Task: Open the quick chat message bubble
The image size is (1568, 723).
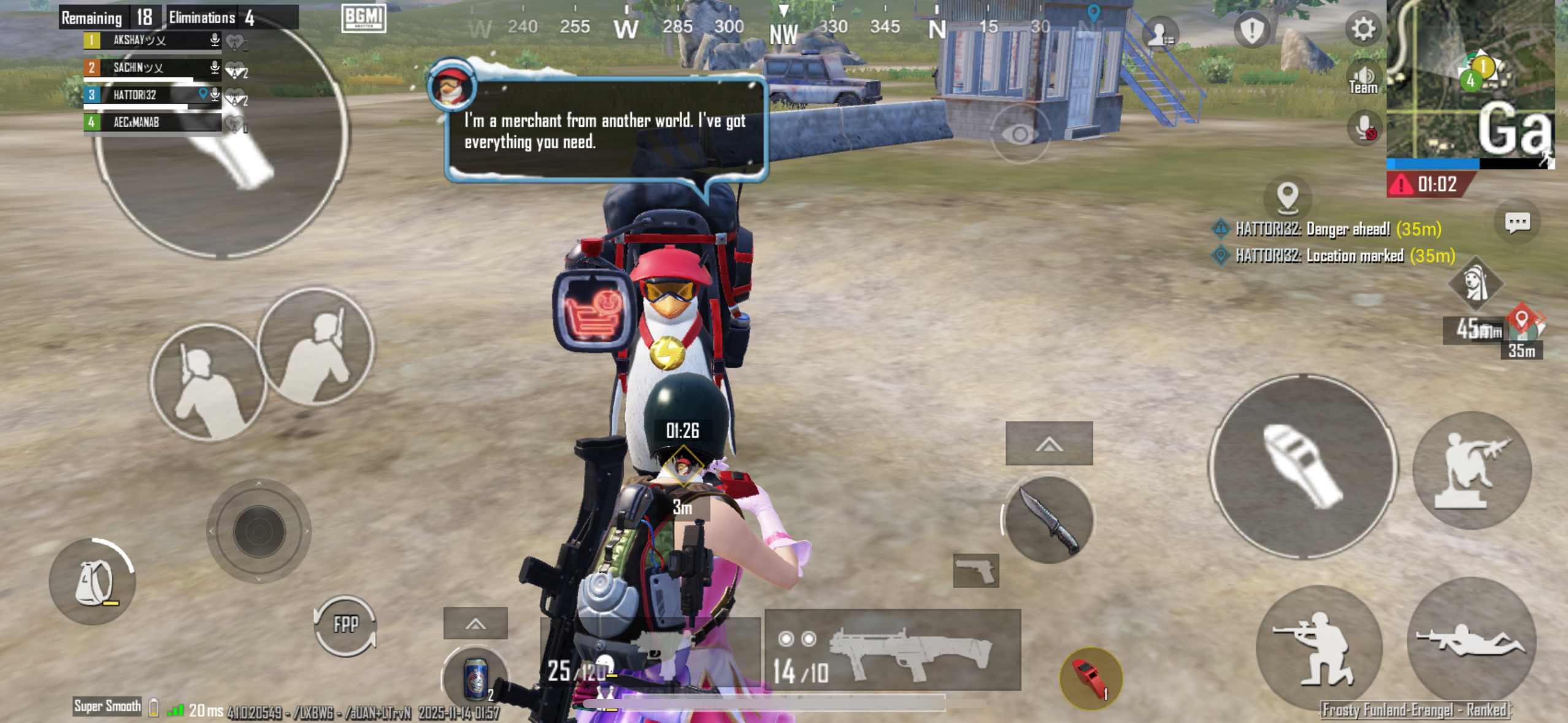Action: [x=1517, y=222]
